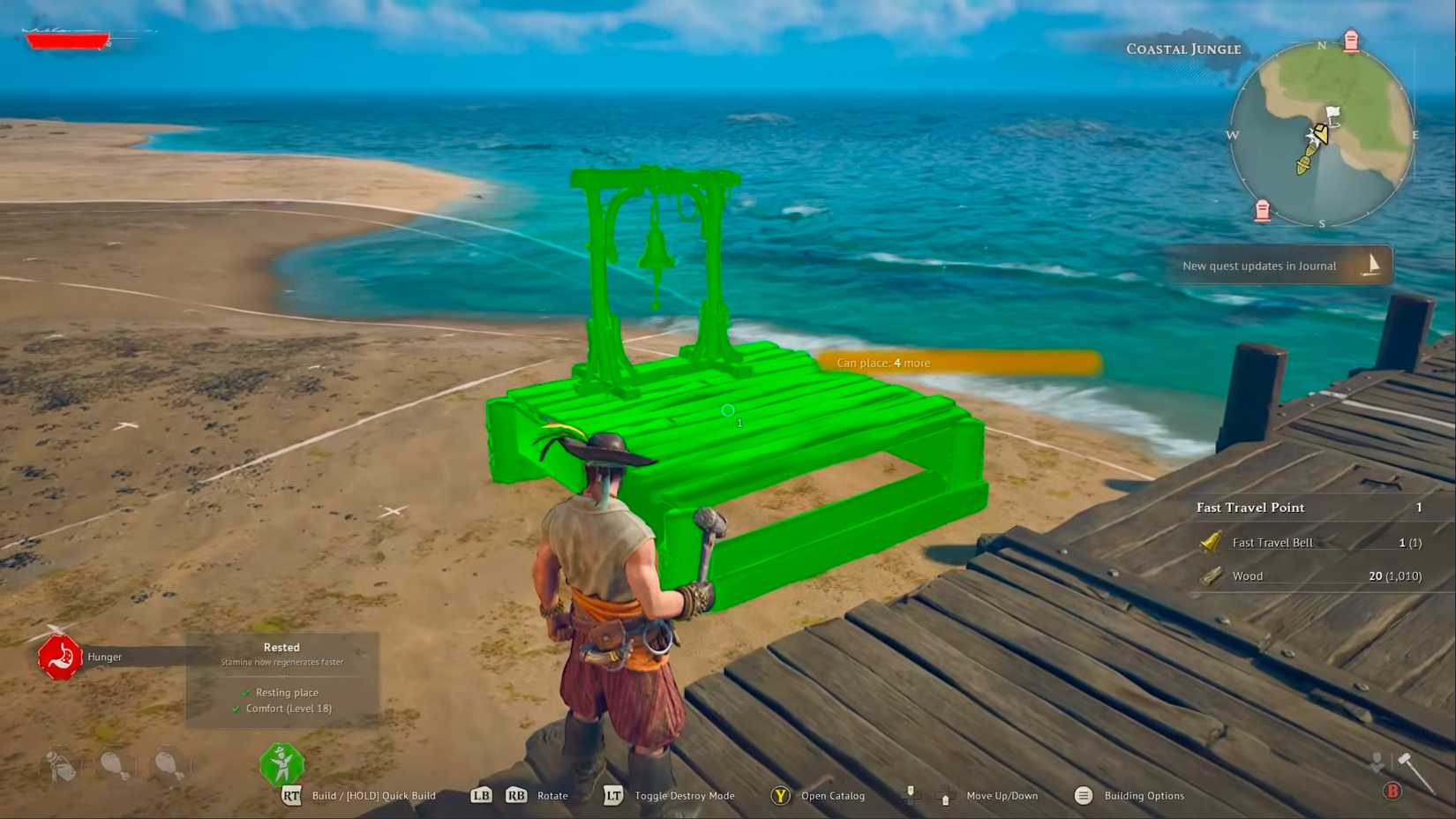This screenshot has height=819, width=1456.
Task: Click the water flask icon bottom left
Action: (x=58, y=764)
